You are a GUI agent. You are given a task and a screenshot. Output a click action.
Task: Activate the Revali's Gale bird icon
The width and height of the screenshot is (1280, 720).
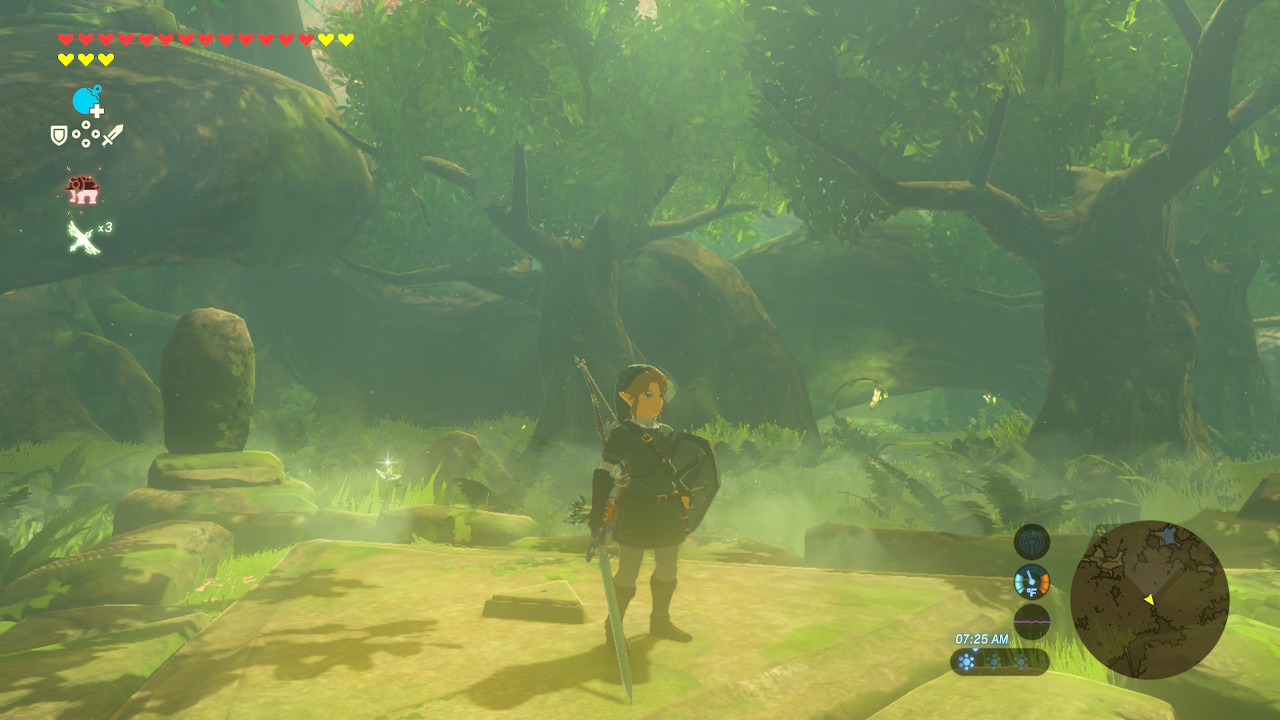click(x=82, y=236)
